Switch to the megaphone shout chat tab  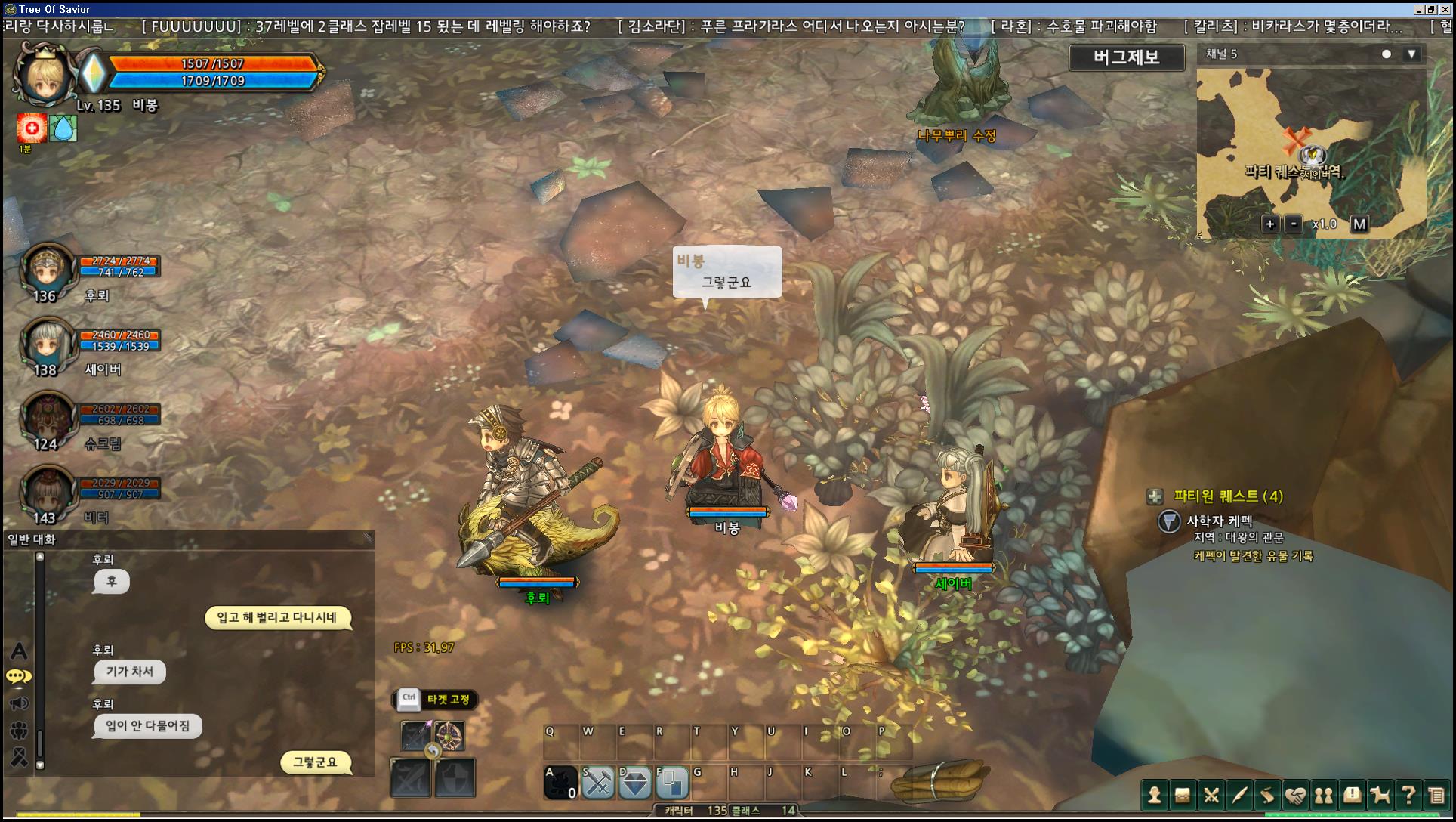19,704
